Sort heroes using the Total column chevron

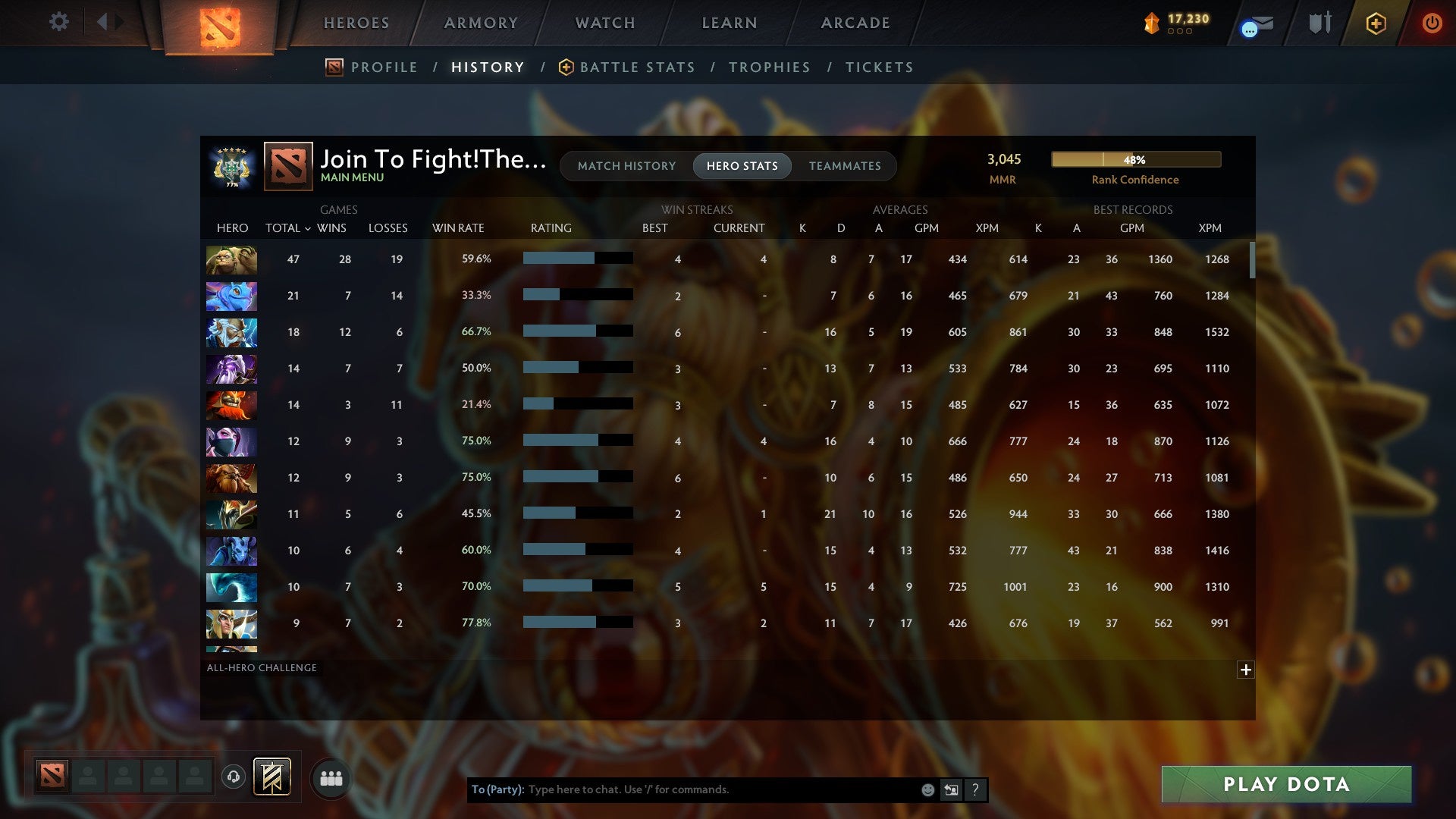[307, 227]
